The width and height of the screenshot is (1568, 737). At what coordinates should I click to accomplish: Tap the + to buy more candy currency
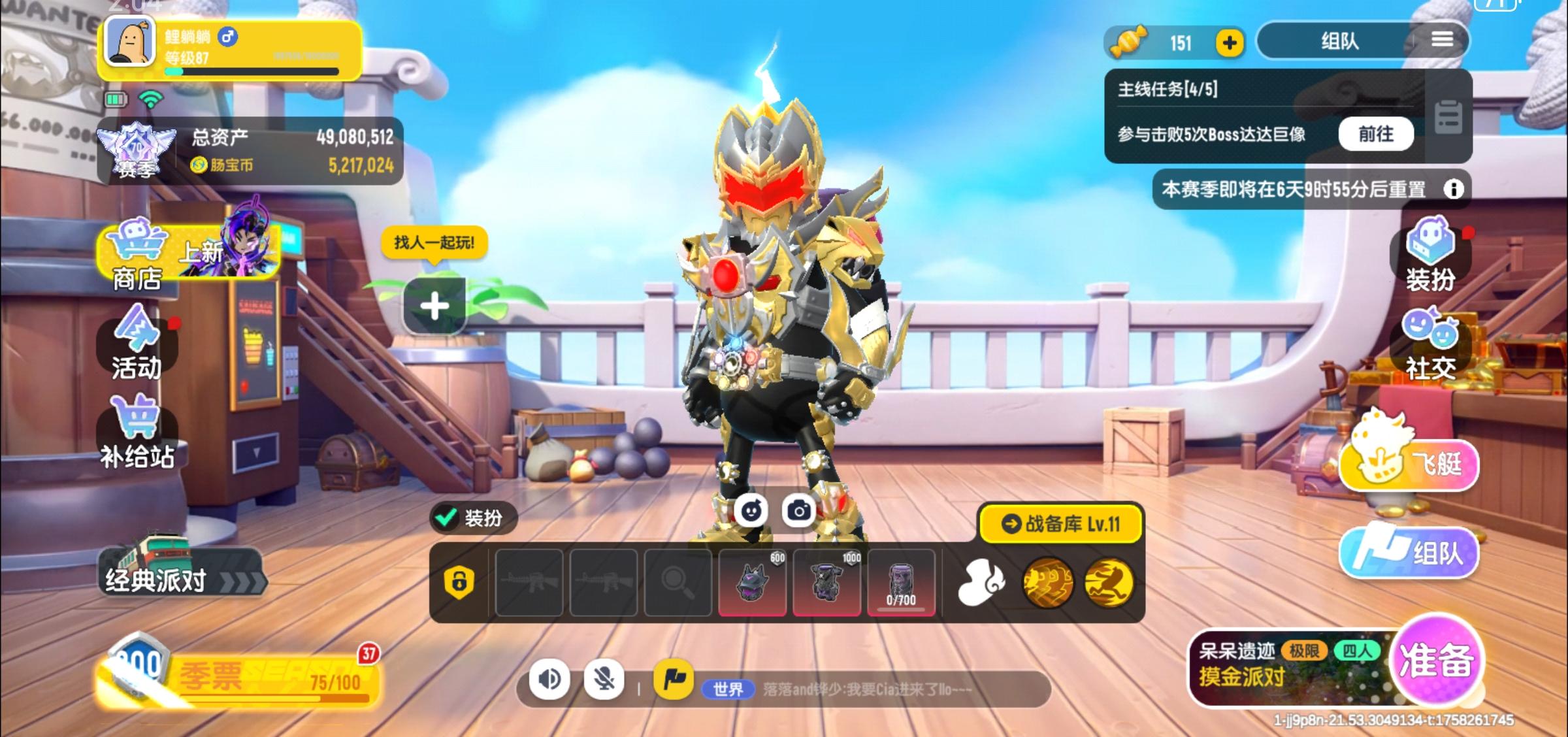click(1231, 43)
